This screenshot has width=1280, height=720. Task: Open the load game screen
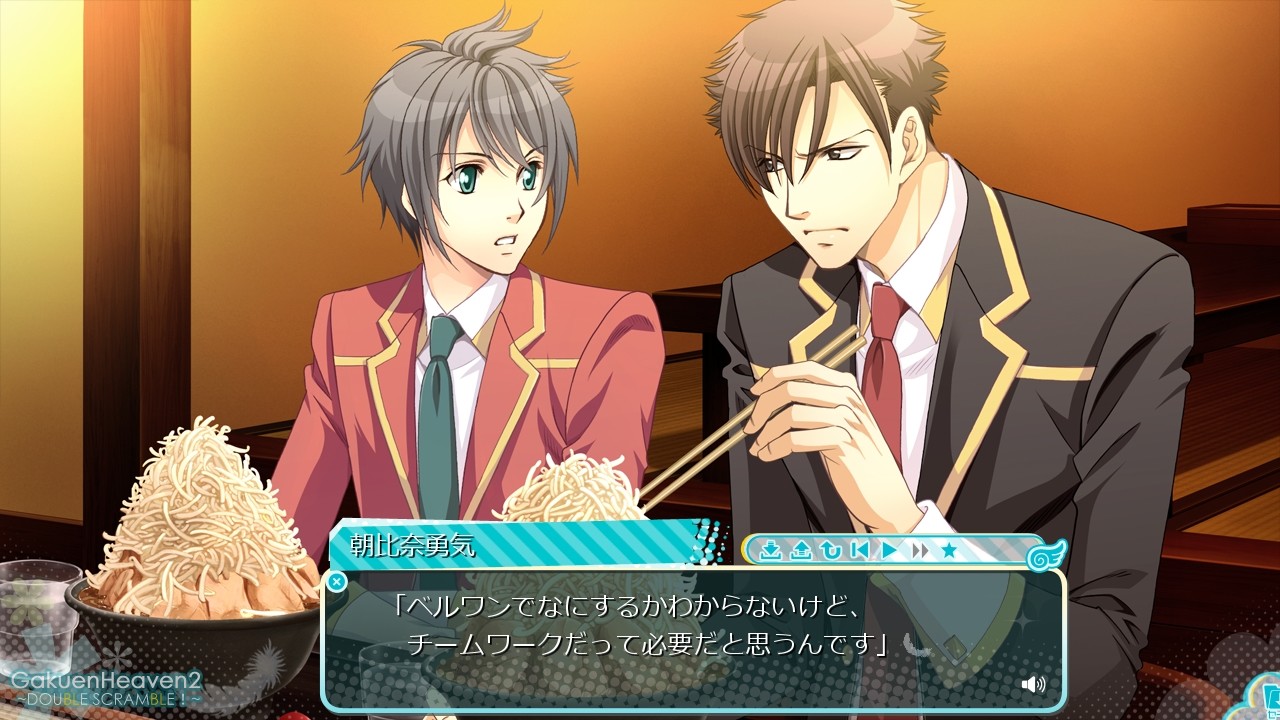pyautogui.click(x=803, y=550)
